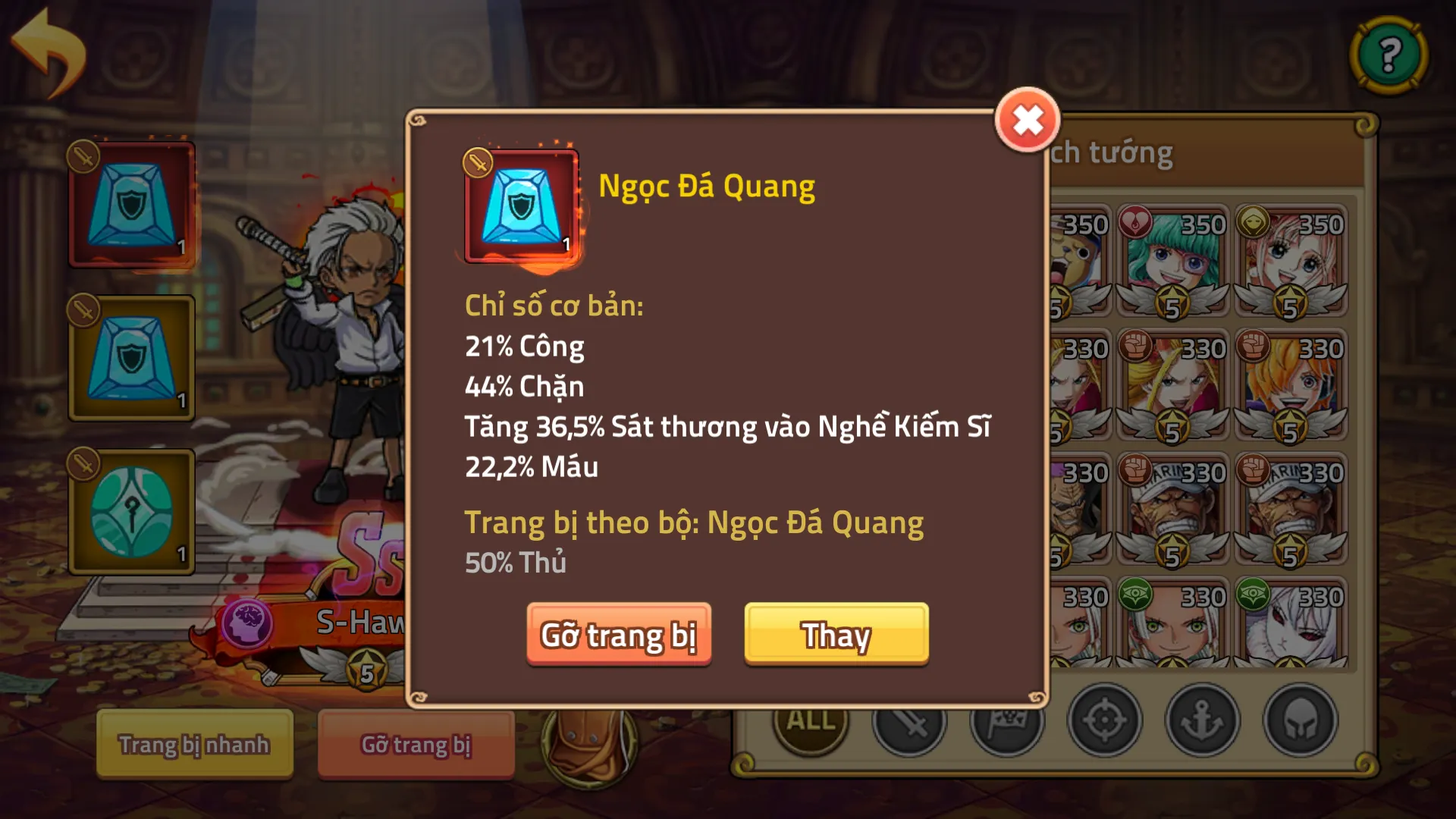The image size is (1456, 819).
Task: Select the 350 green-haired hero thumbnail
Action: click(1172, 262)
